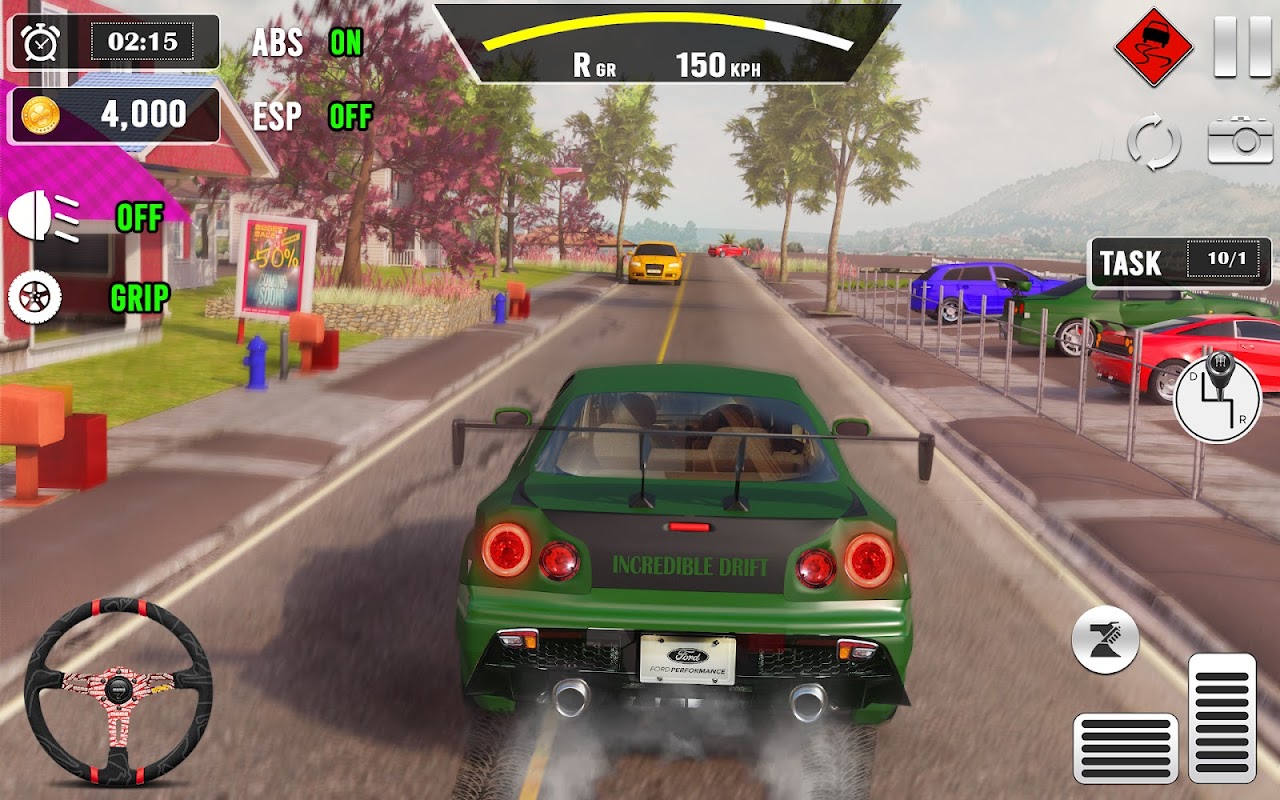Hit the tall accelerator pedal
The height and width of the screenshot is (800, 1280).
click(1221, 717)
